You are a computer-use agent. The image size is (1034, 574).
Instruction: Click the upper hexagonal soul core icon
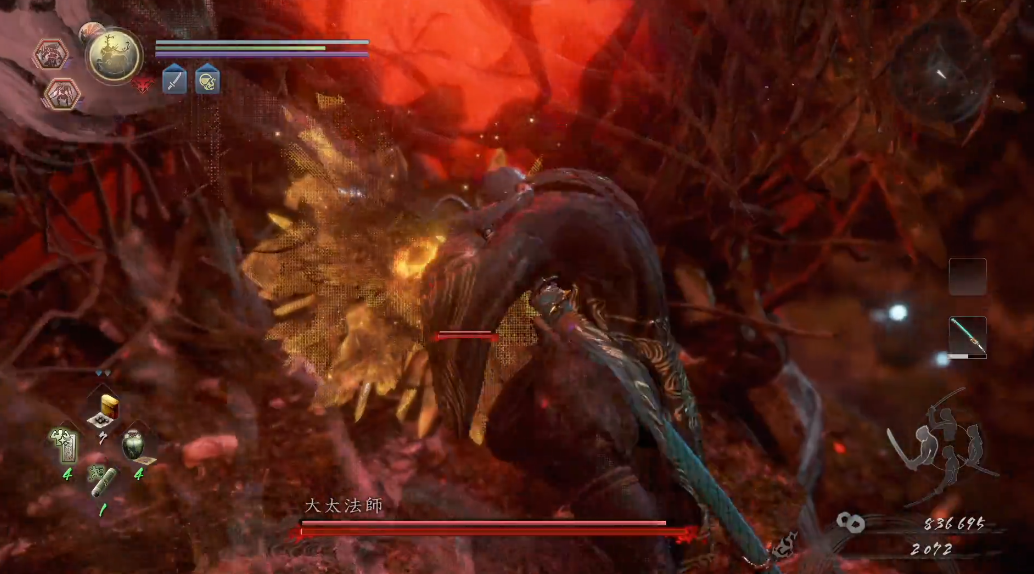pos(50,54)
